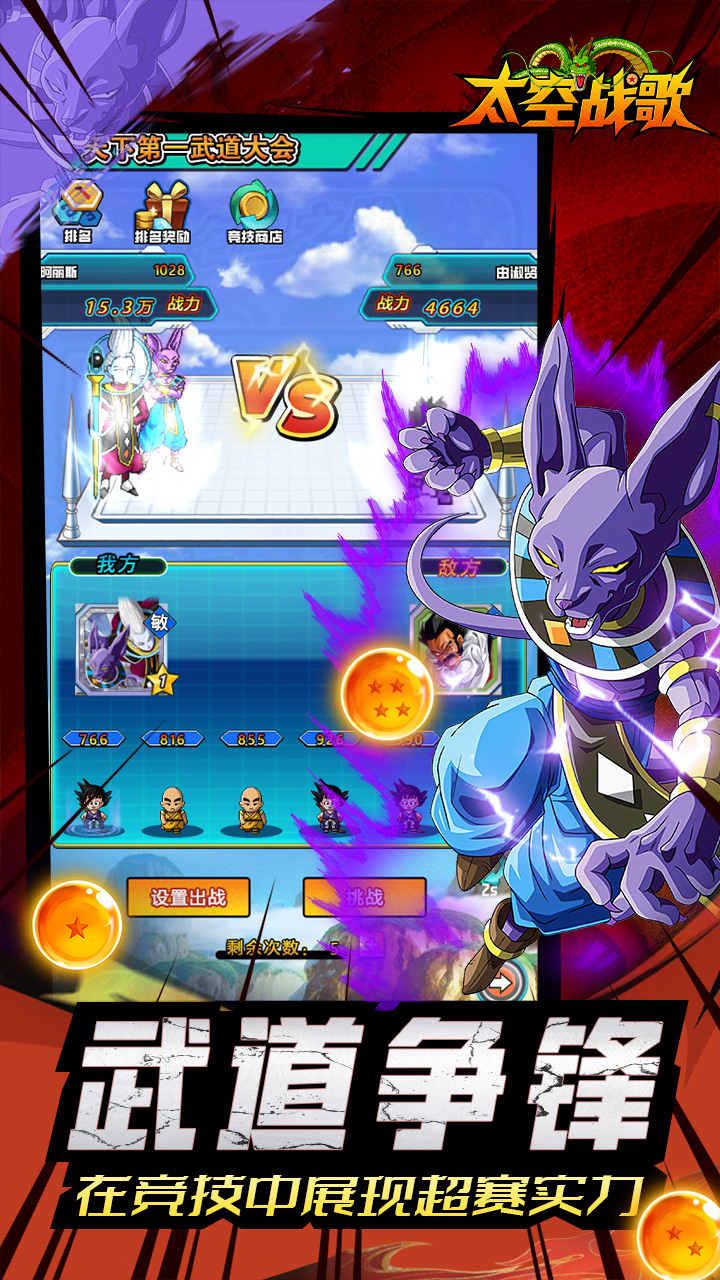Viewport: 720px width, 1280px height.
Task: Choose the rank 816 opponent
Action: pos(174,805)
